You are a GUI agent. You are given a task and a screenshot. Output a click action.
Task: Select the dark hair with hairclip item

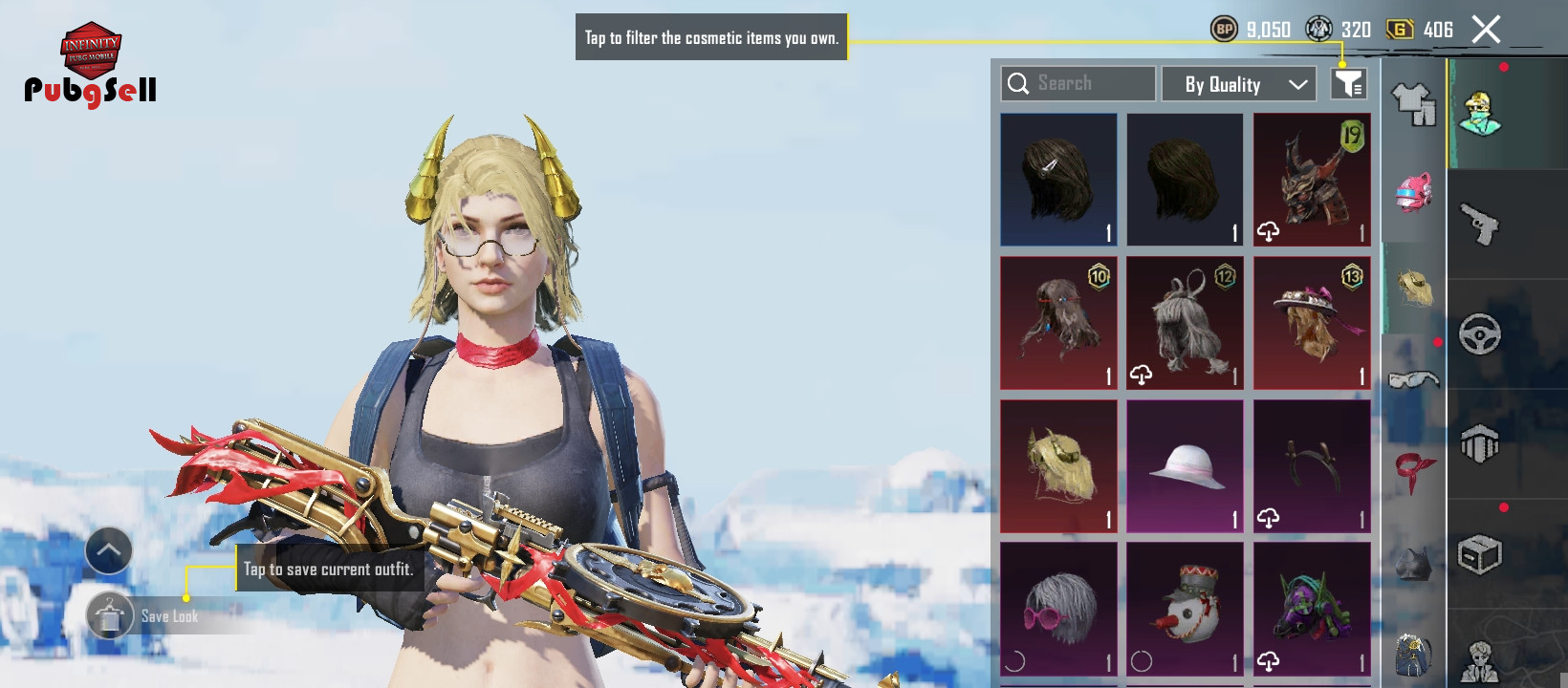(x=1058, y=180)
